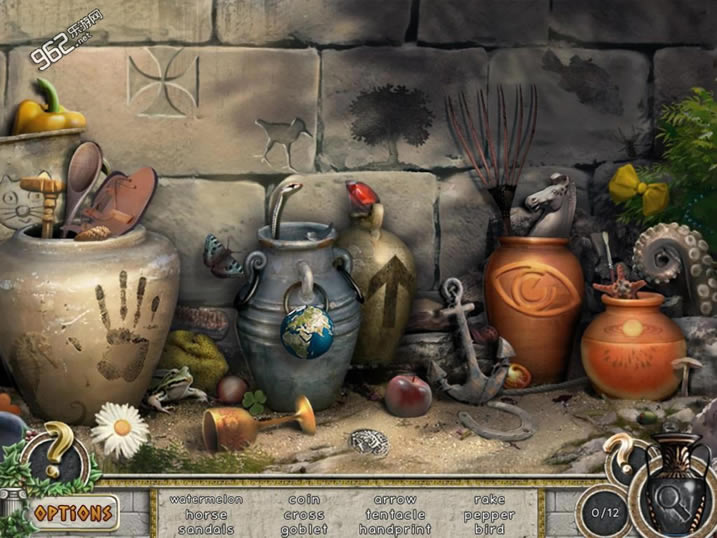Open the Options menu

click(x=72, y=514)
